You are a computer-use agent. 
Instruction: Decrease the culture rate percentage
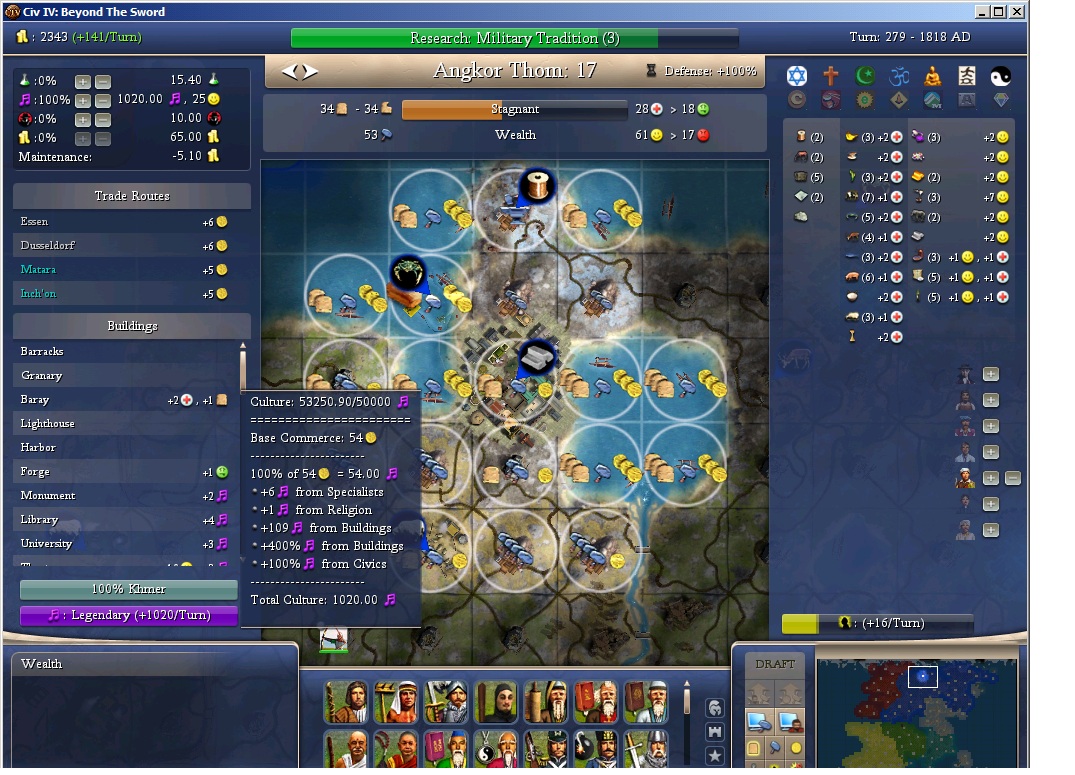point(103,100)
